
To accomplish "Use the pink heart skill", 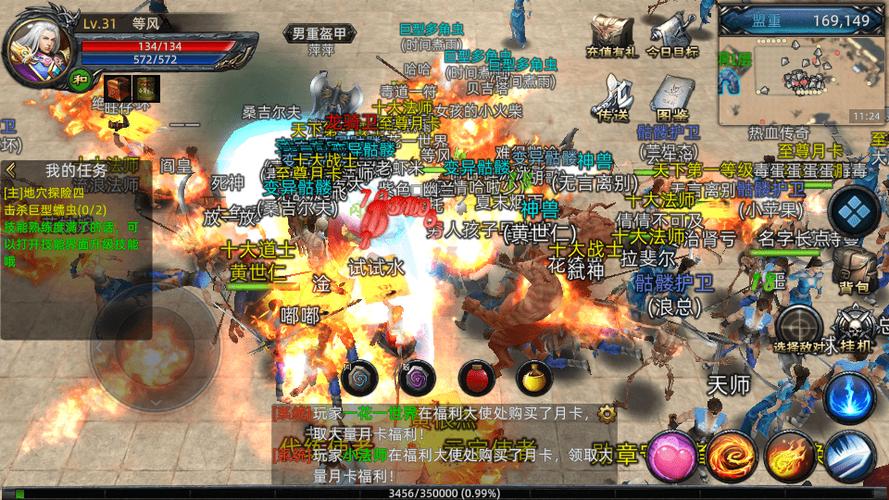I will [670, 456].
